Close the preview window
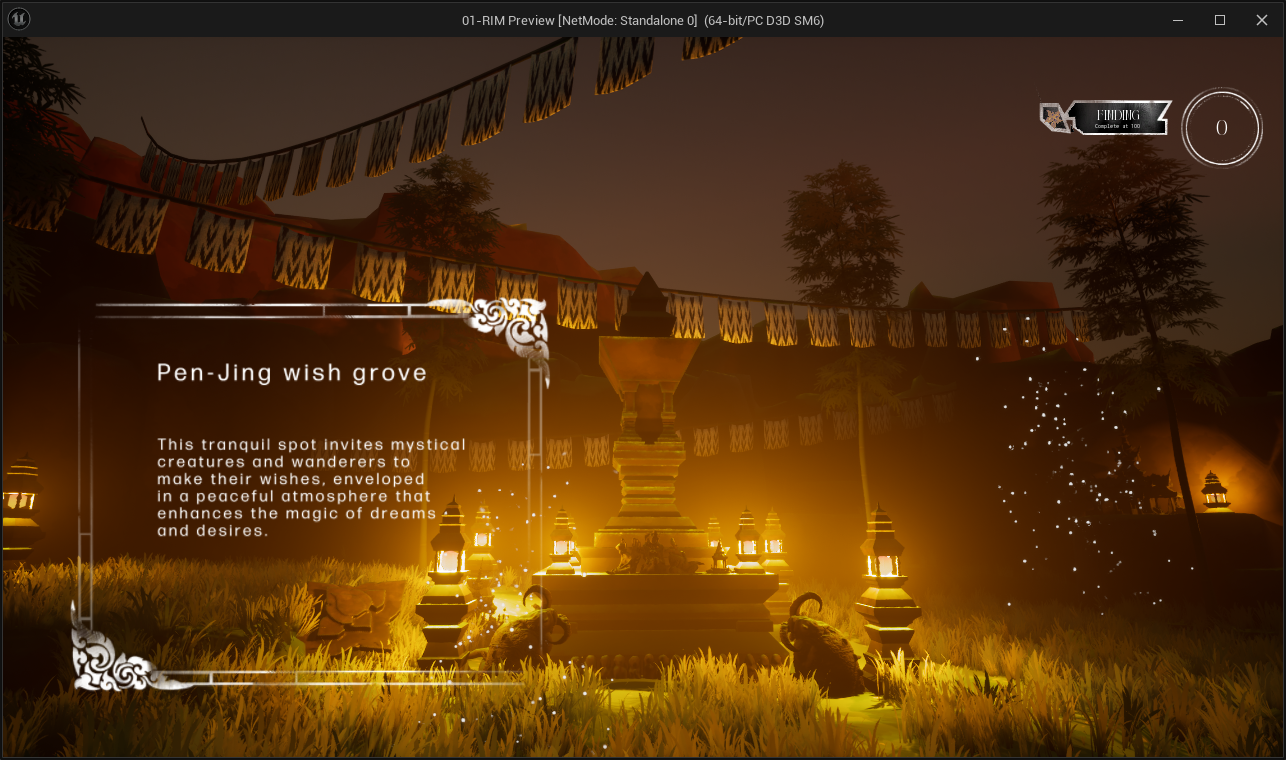This screenshot has height=760, width=1286. (1262, 20)
